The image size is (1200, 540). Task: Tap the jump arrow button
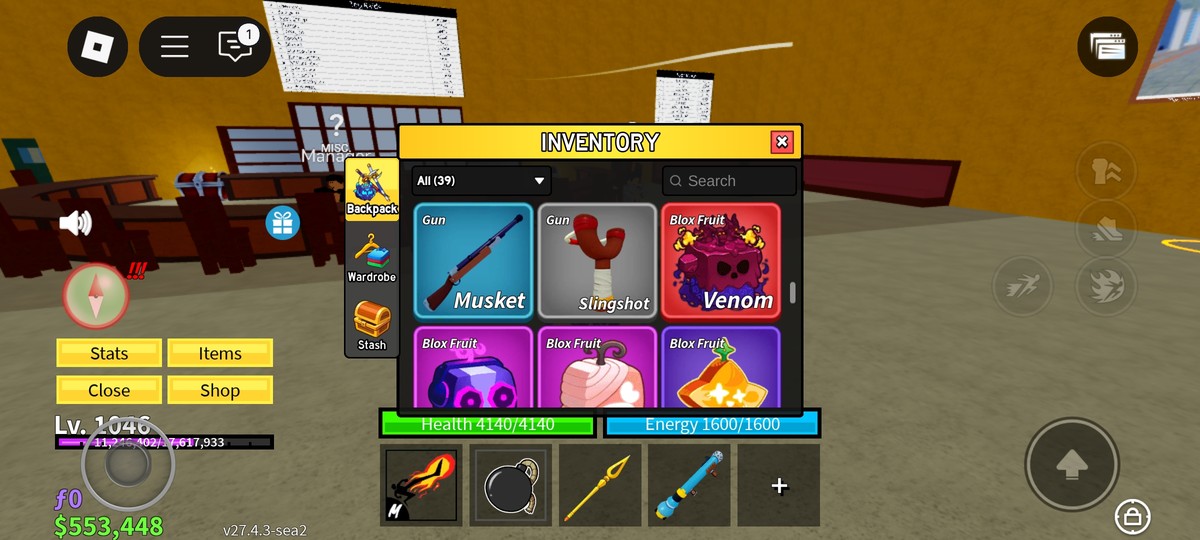[x=1071, y=464]
